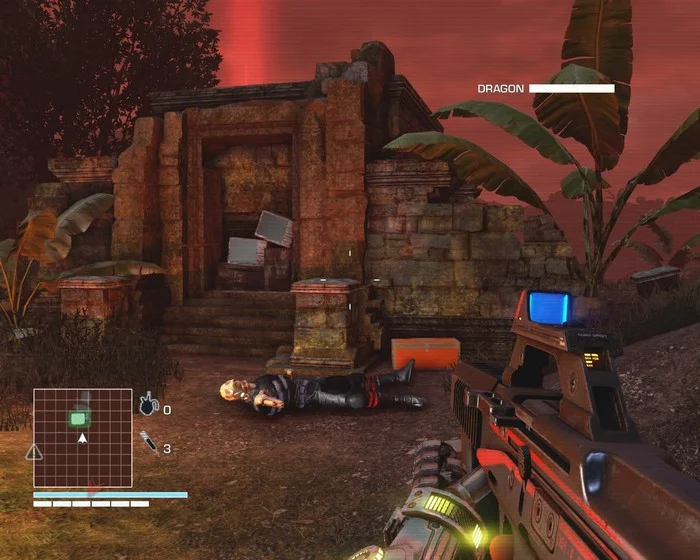Screen dimensions: 700x560
Task: Click the triangle warning marker beside the minimap
Action: pyautogui.click(x=34, y=452)
